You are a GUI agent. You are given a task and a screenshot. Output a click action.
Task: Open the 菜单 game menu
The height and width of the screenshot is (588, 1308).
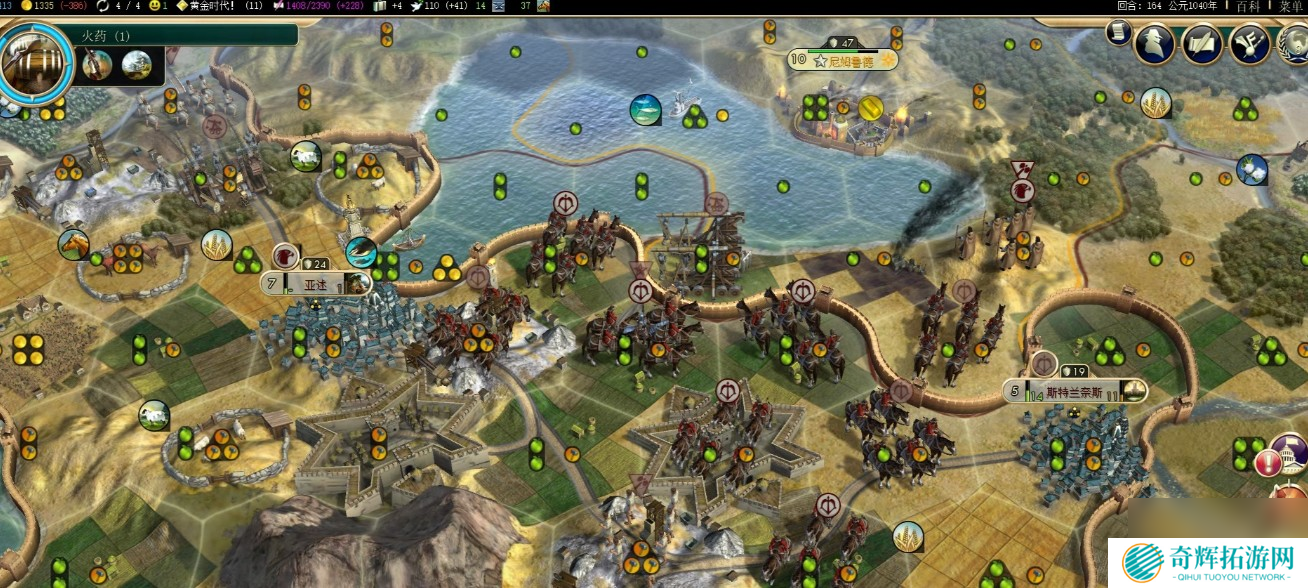coord(1291,6)
